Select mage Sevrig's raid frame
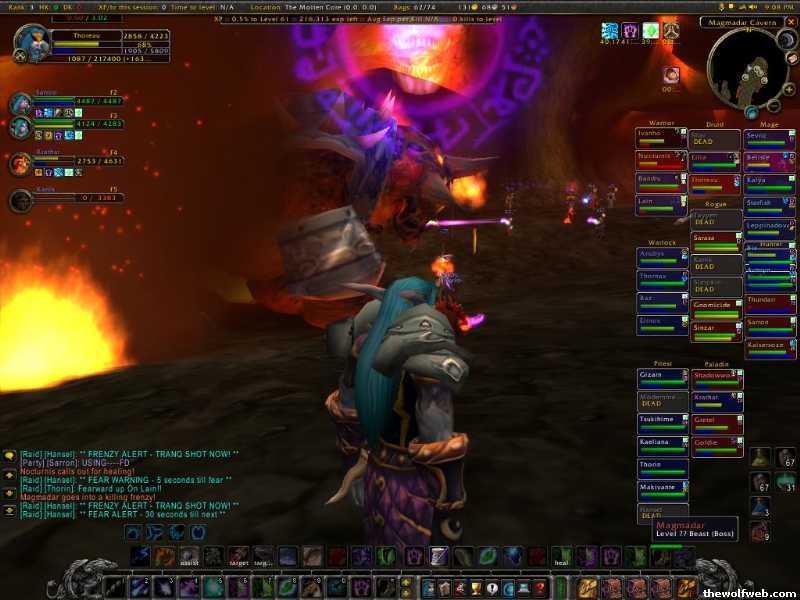Viewport: 800px width, 600px height. 769,138
